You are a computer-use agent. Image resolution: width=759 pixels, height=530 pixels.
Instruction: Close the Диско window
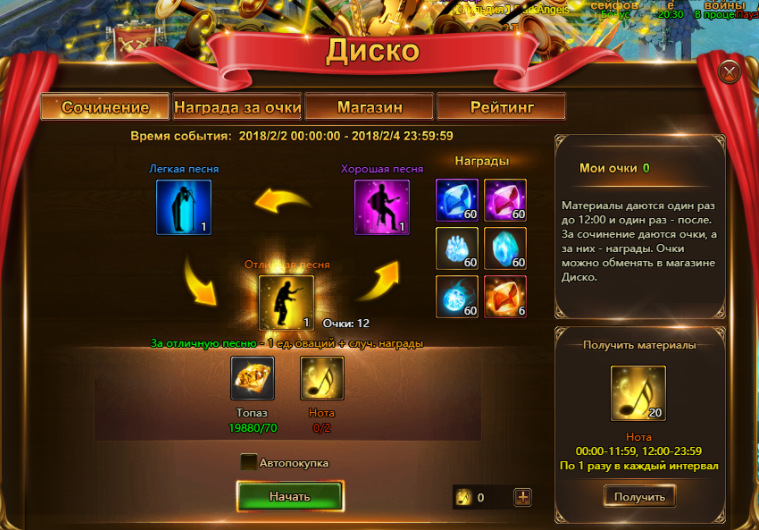729,70
